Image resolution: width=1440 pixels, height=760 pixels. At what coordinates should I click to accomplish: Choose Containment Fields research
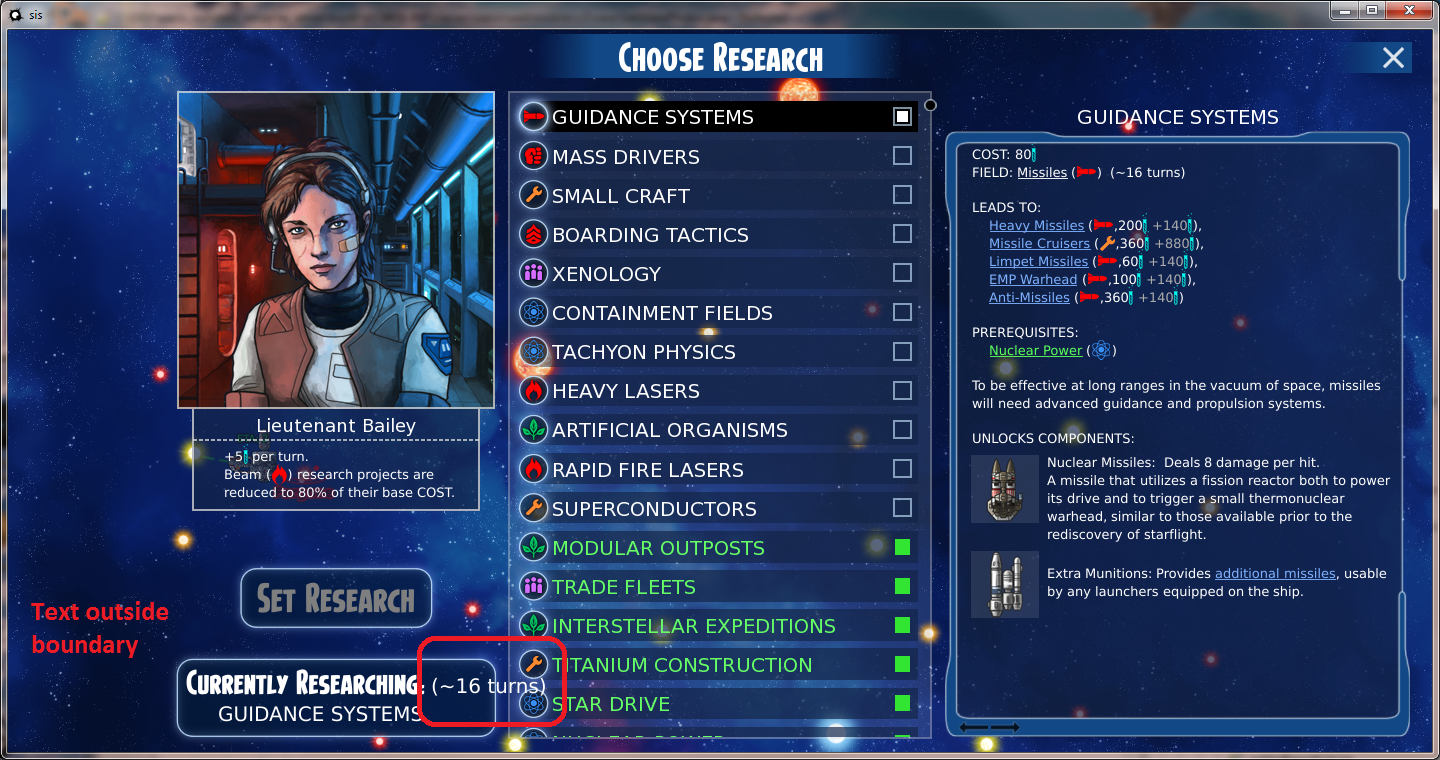[662, 313]
